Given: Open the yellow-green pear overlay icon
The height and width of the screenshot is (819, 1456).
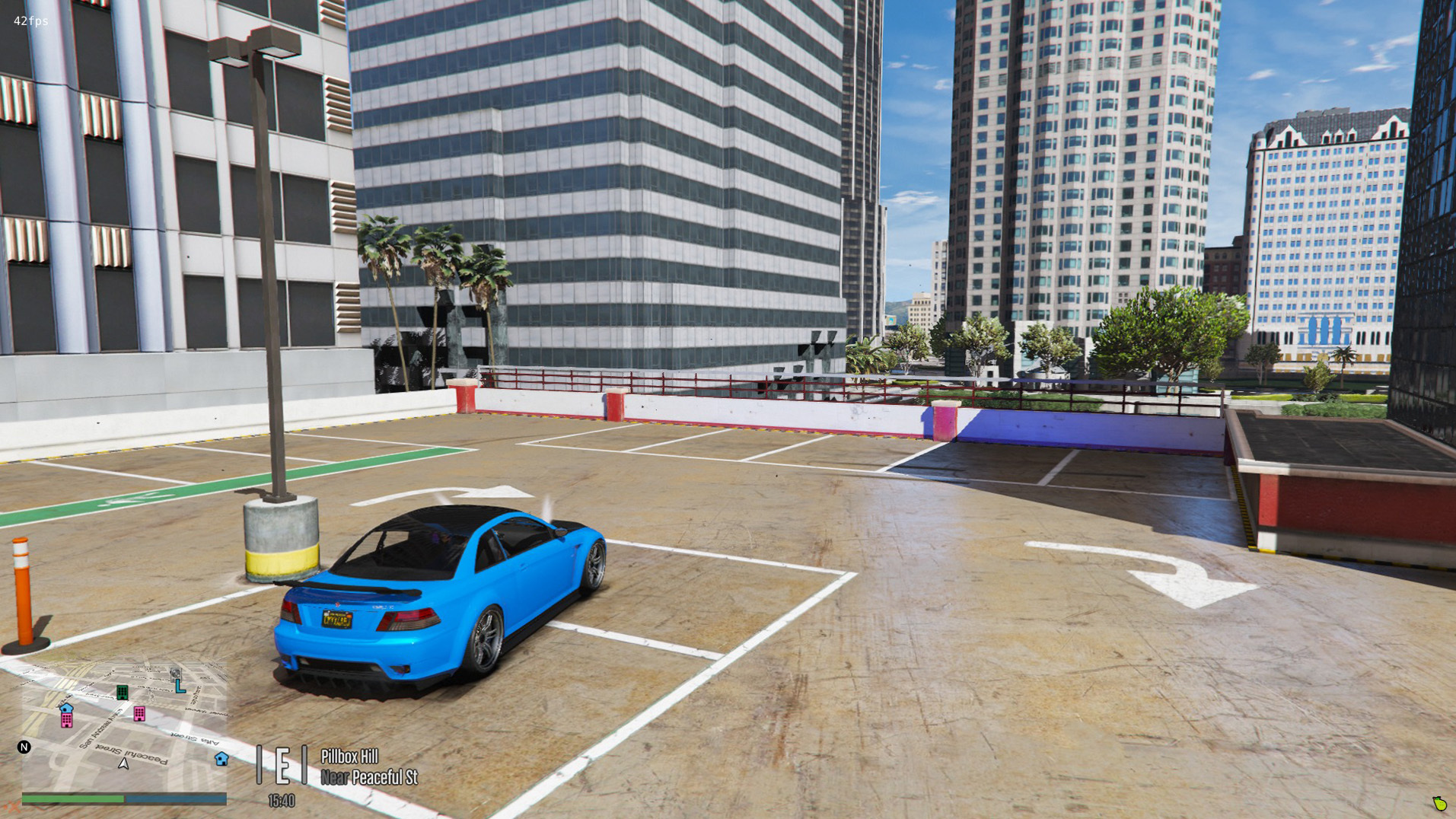Looking at the screenshot, I should [1439, 803].
